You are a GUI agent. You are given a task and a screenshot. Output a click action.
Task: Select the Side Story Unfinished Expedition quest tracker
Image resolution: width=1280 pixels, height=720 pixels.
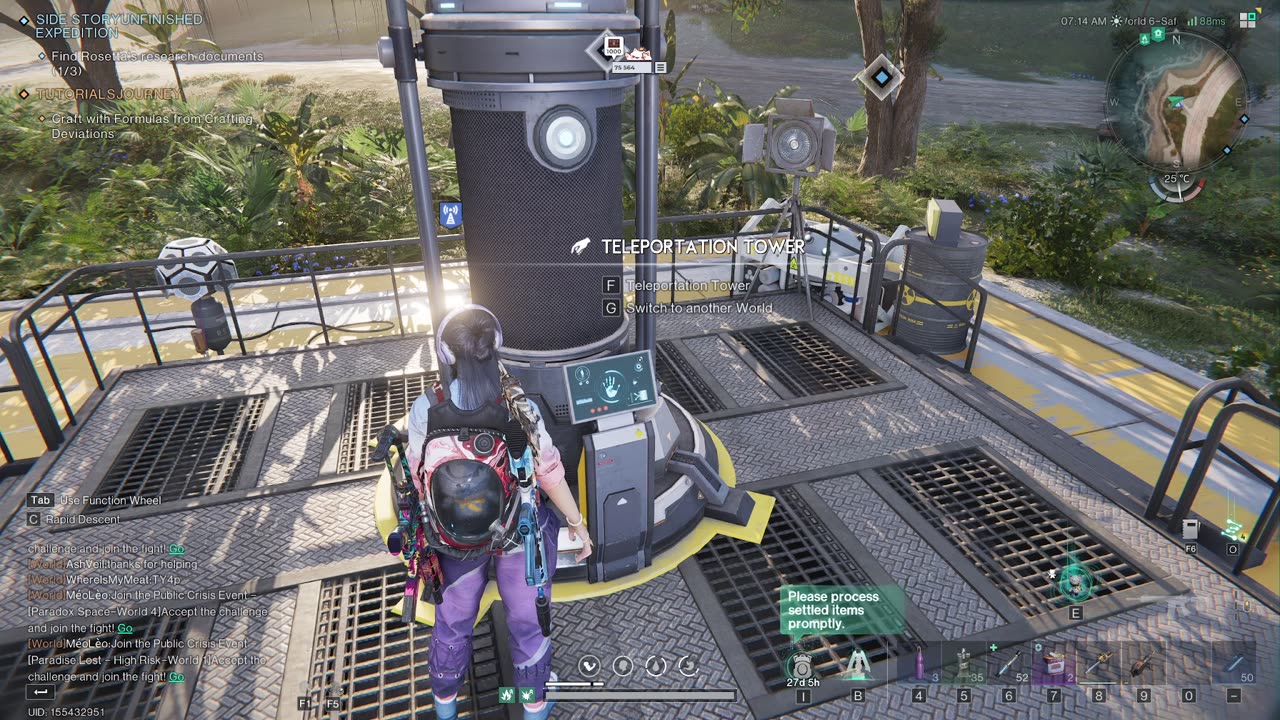(118, 25)
